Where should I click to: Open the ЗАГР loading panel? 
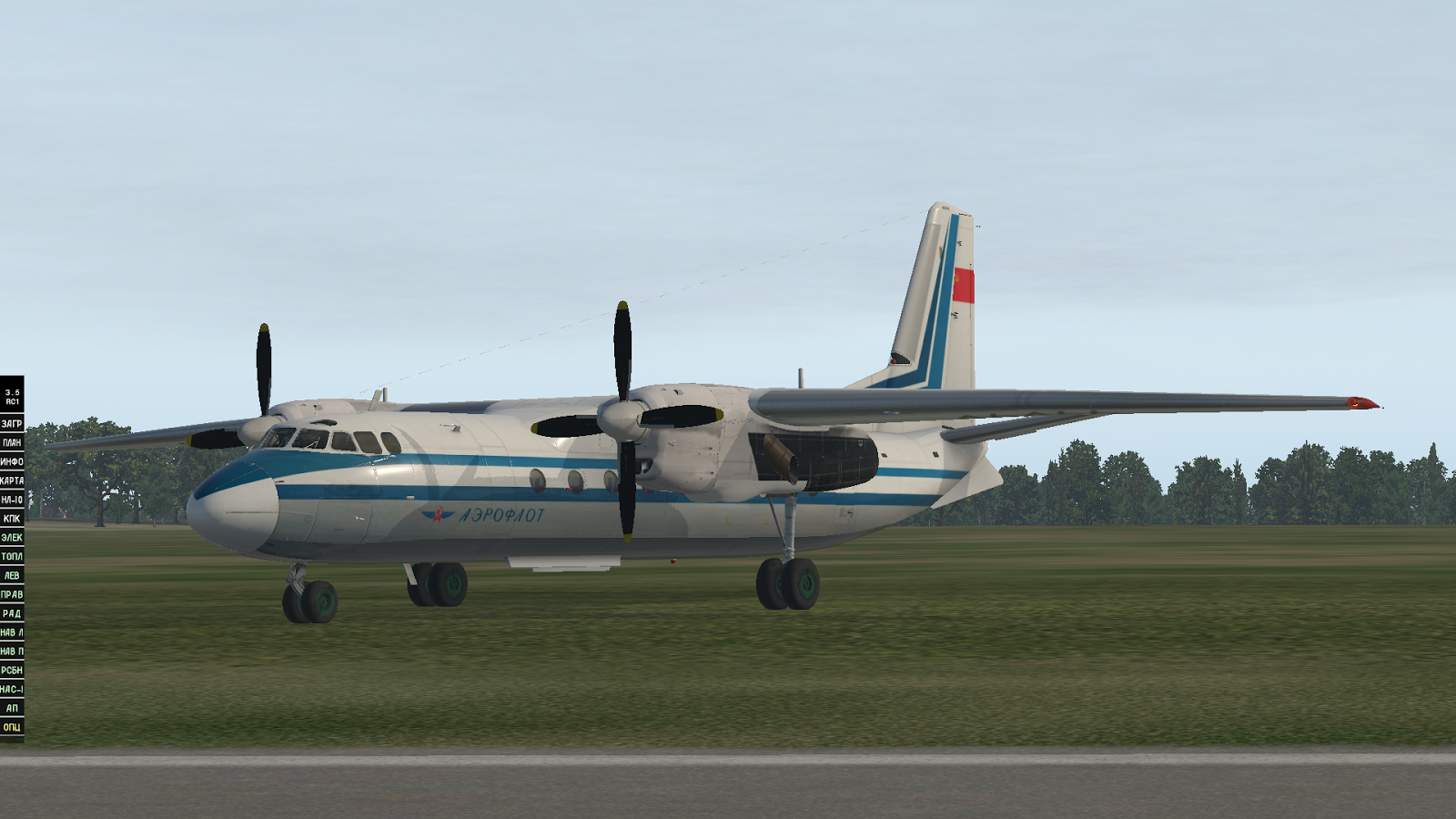(x=14, y=421)
